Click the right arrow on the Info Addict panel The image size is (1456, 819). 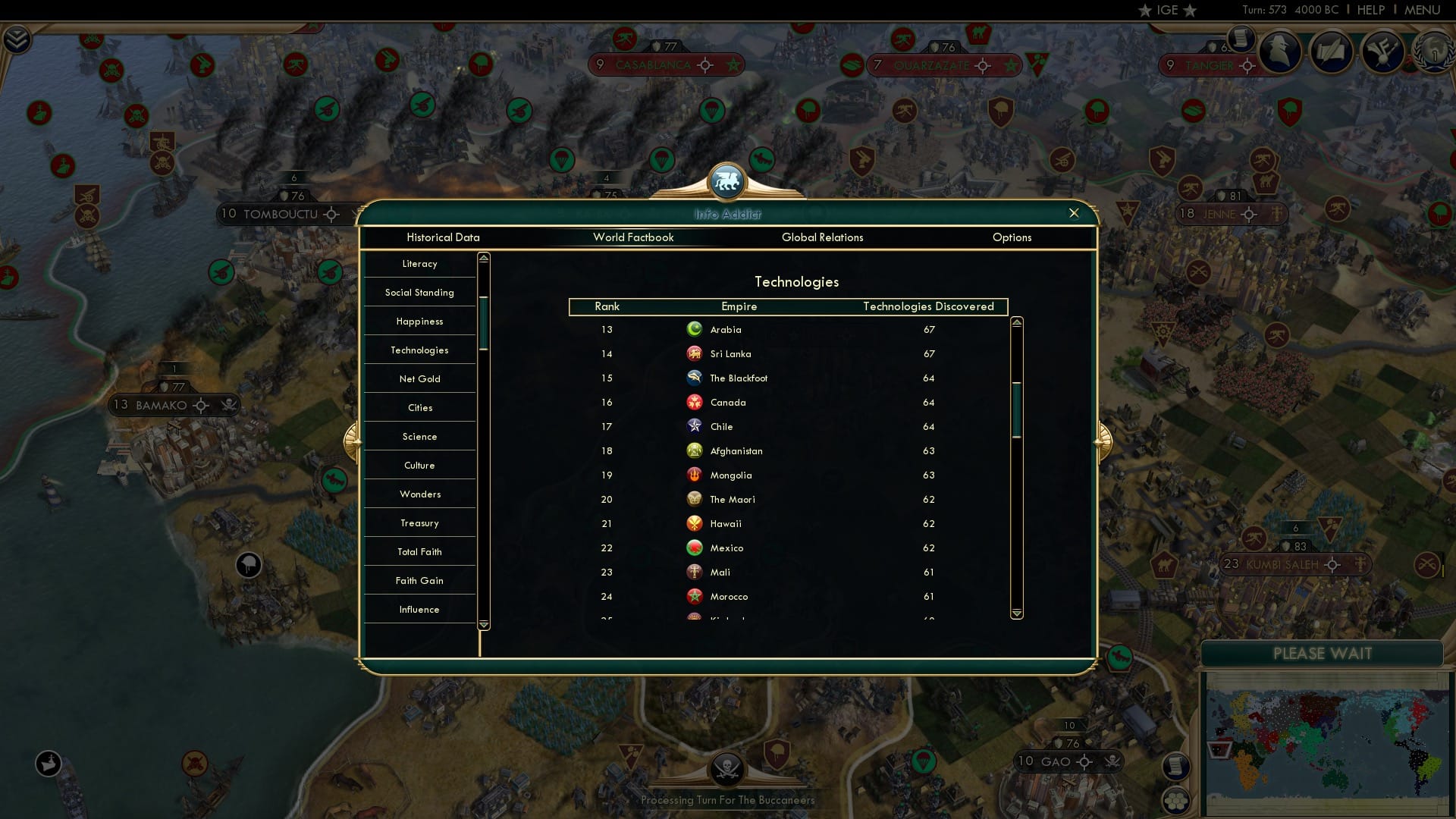pyautogui.click(x=1104, y=442)
